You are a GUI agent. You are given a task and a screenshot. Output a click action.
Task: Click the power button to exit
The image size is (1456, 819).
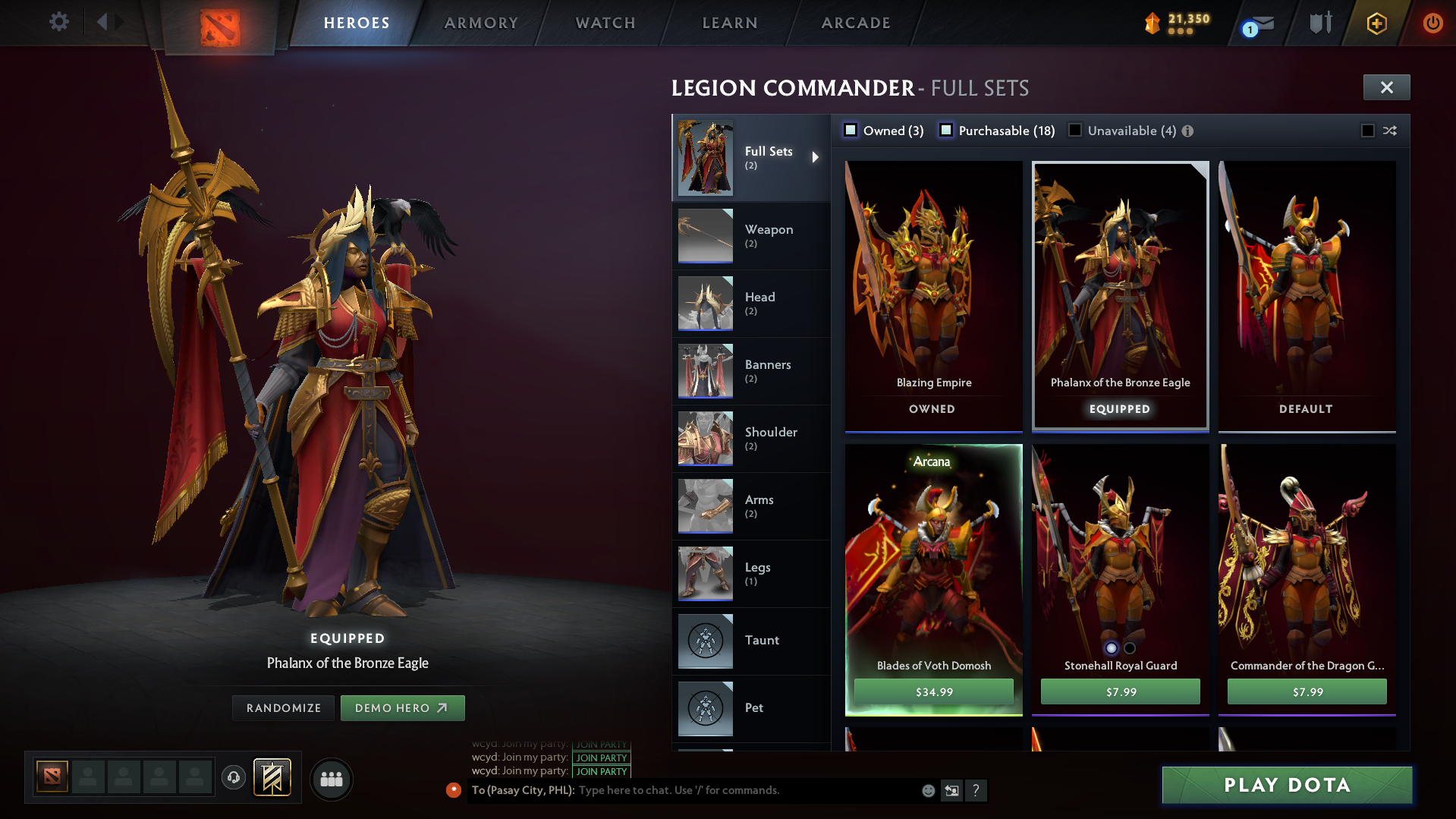point(1432,23)
